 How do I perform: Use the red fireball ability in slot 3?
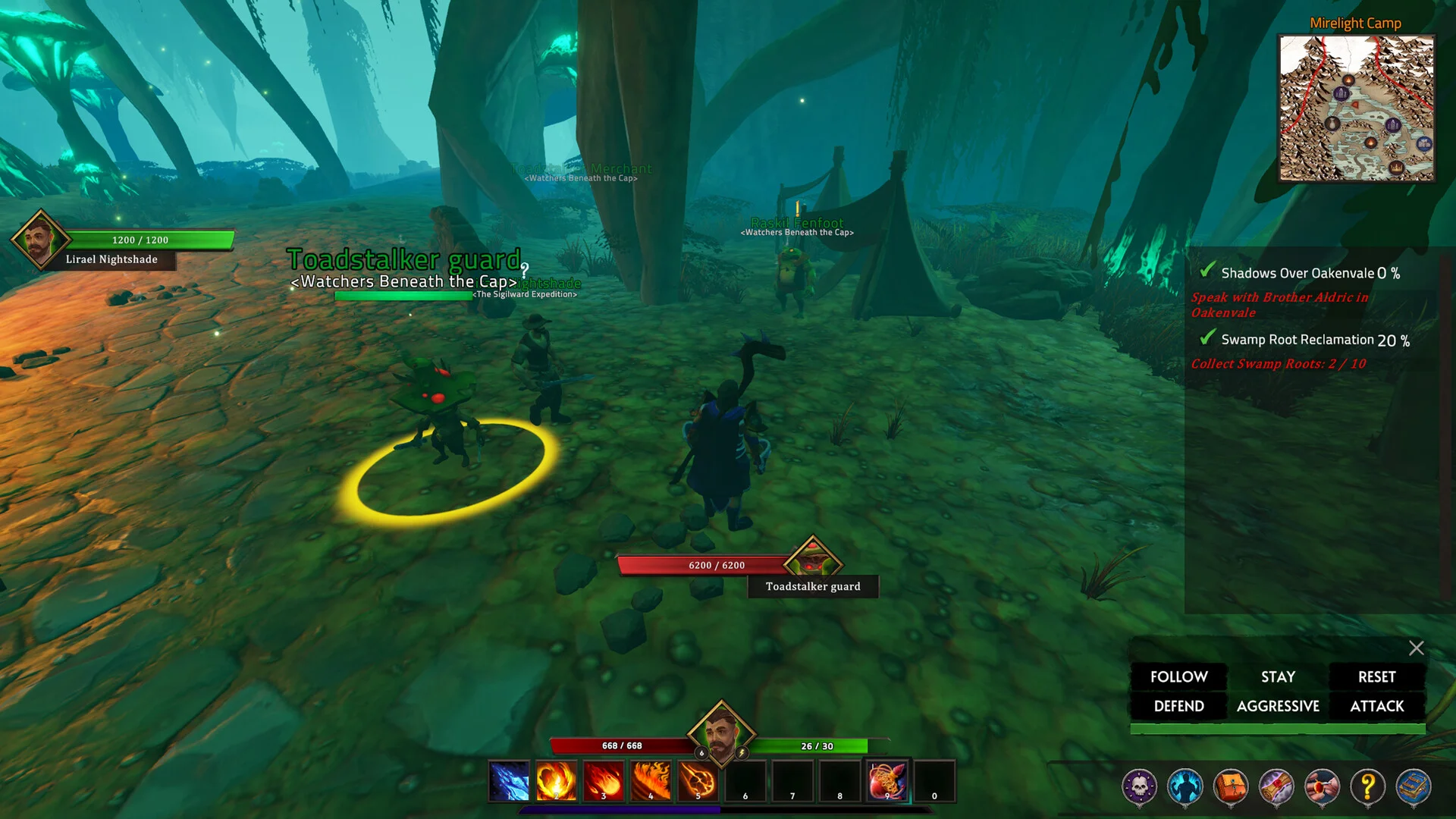604,781
